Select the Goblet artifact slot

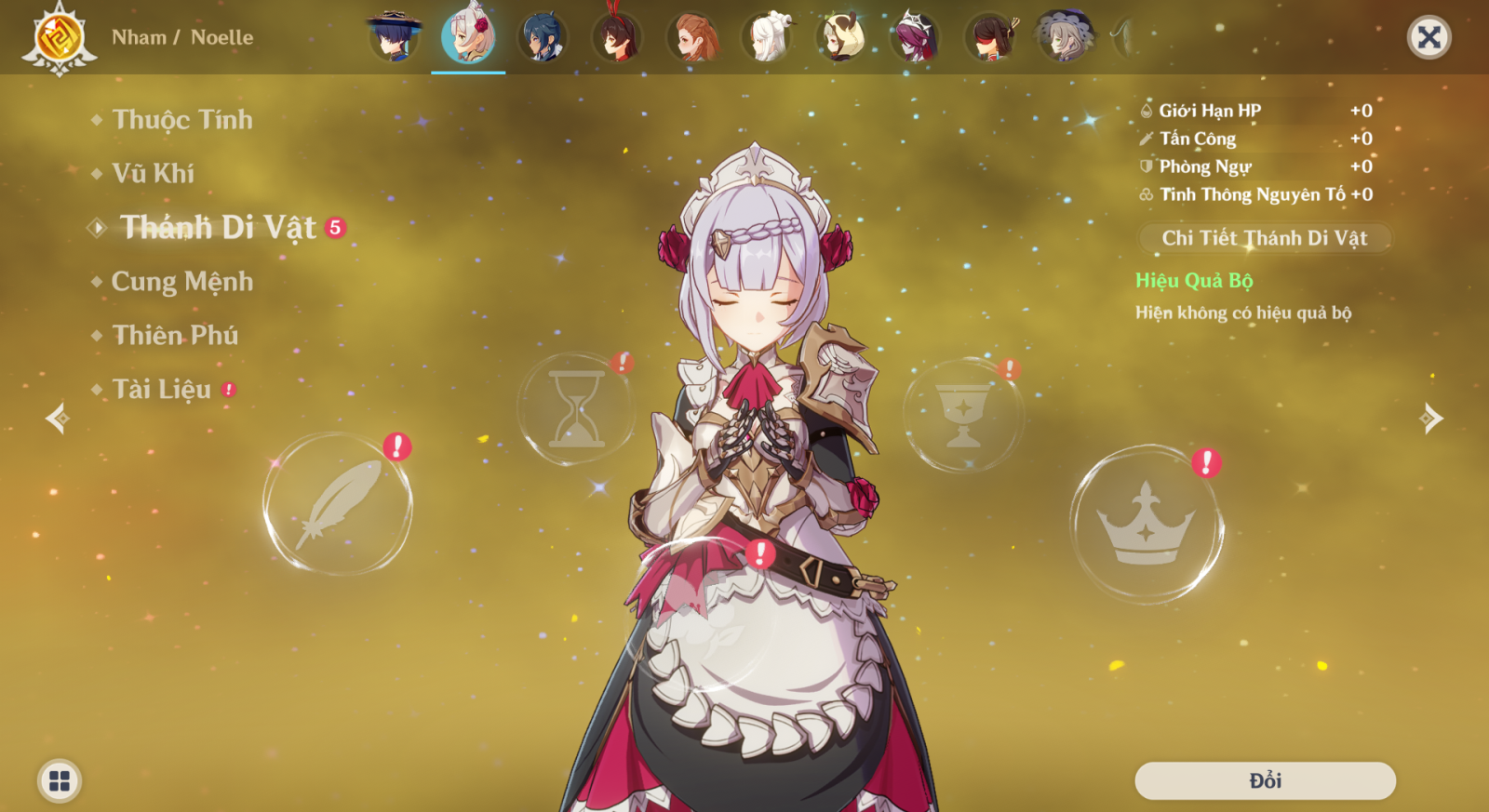click(963, 412)
